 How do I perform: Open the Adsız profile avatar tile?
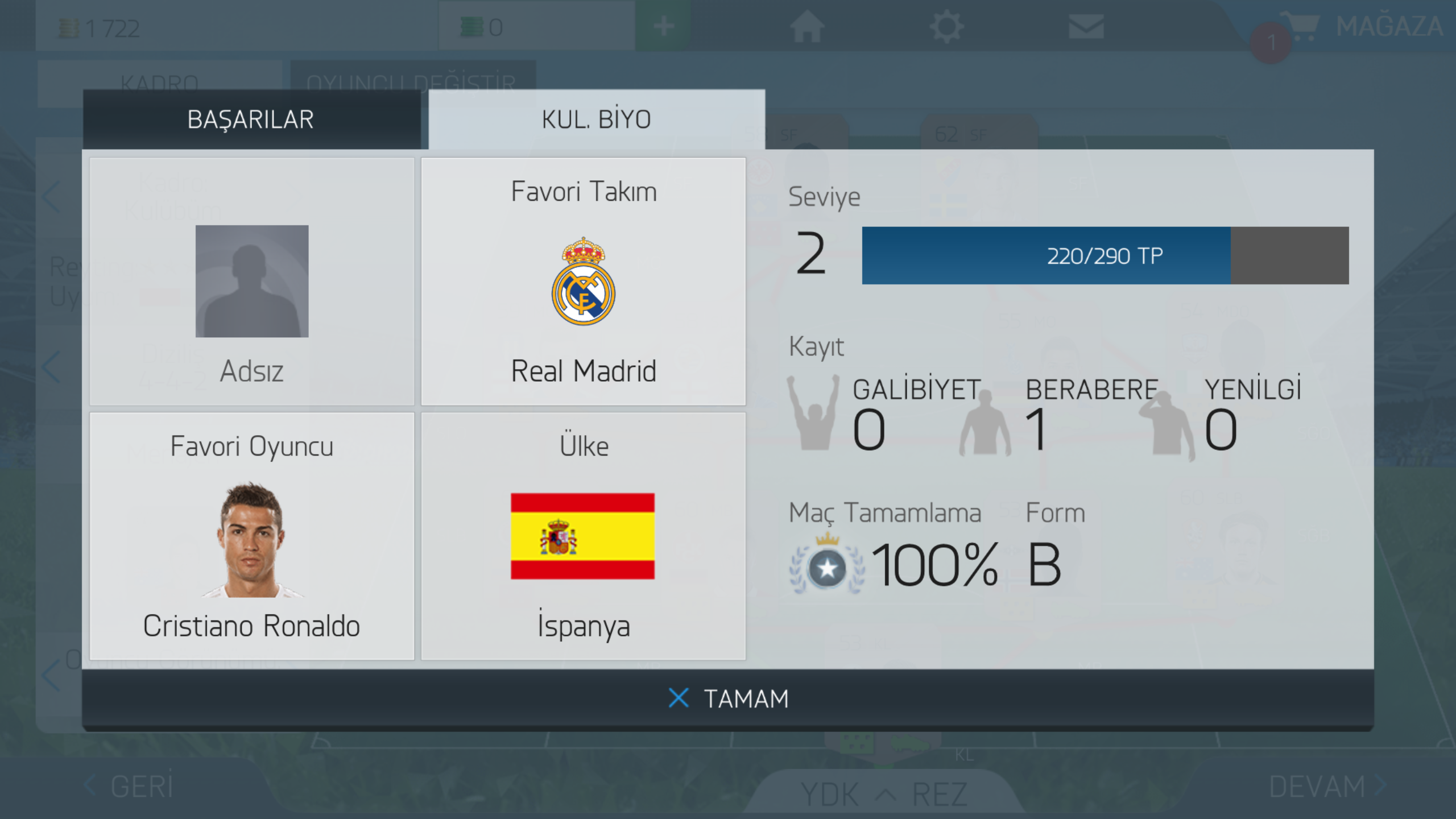tap(251, 282)
